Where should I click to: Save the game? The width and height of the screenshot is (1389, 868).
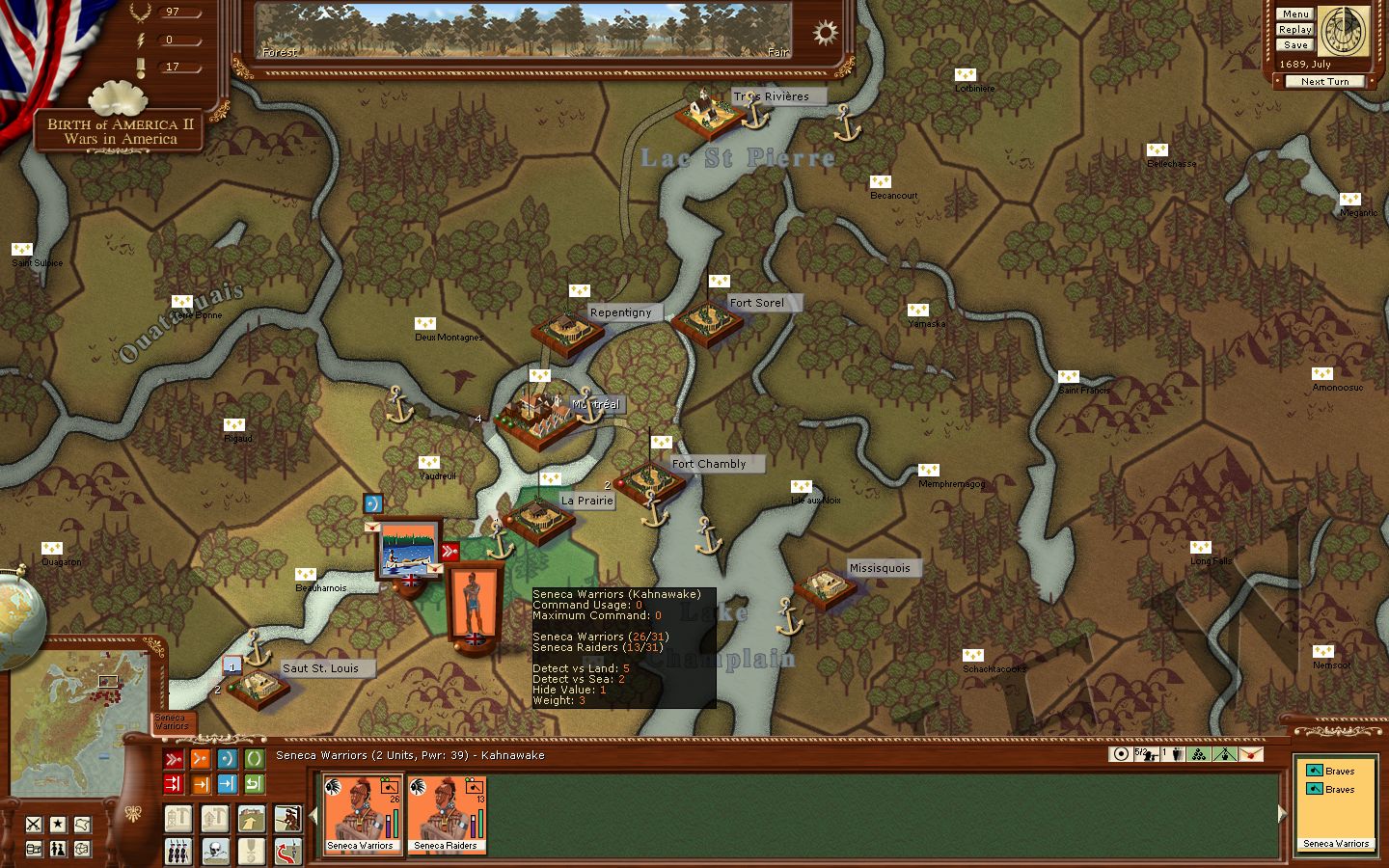pyautogui.click(x=1294, y=45)
